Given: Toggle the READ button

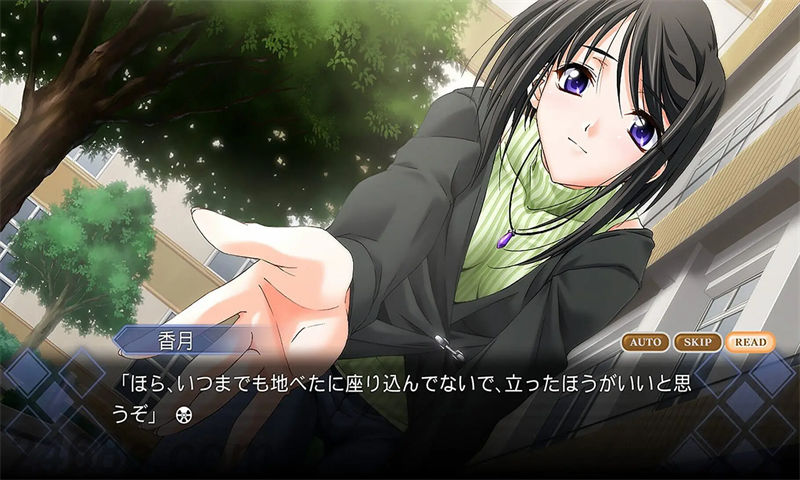Looking at the screenshot, I should 749,342.
